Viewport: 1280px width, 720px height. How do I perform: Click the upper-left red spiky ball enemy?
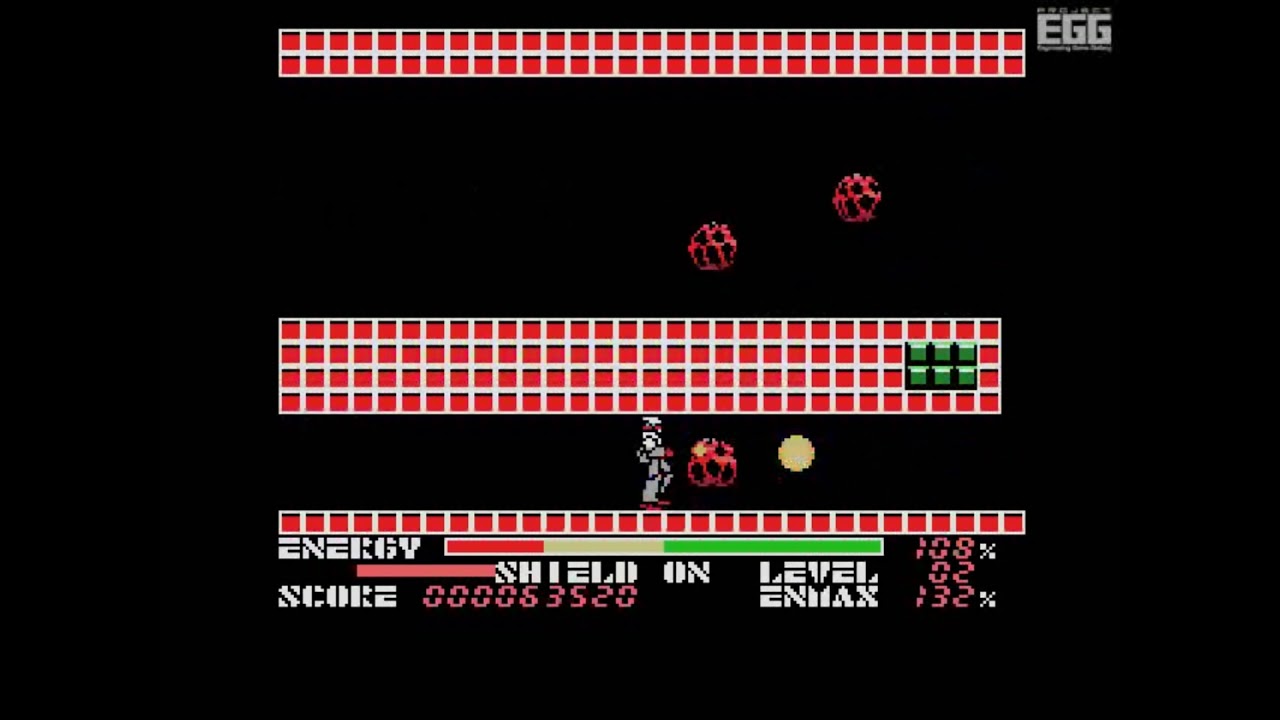click(713, 245)
